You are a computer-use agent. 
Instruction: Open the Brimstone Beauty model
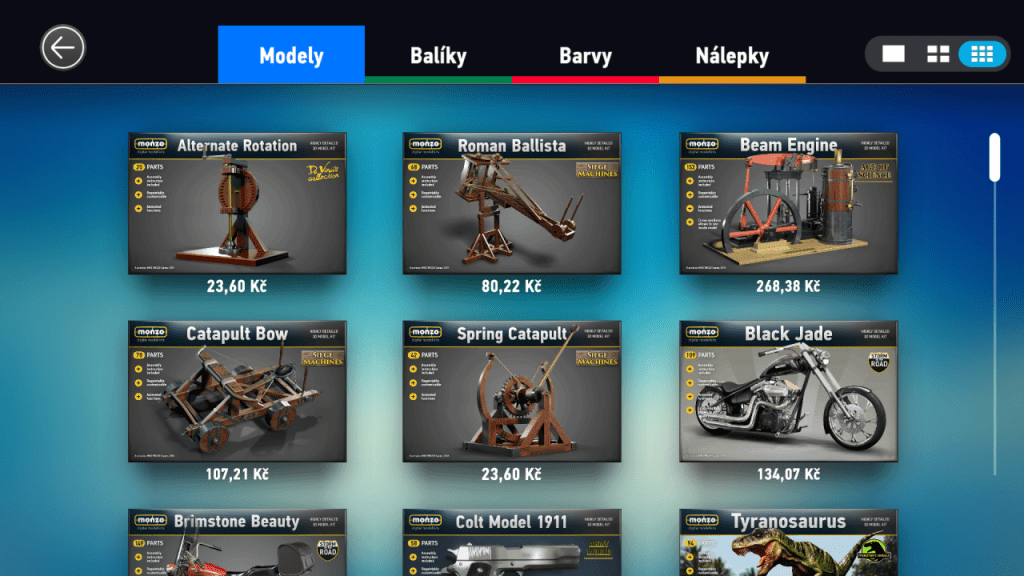(x=237, y=543)
